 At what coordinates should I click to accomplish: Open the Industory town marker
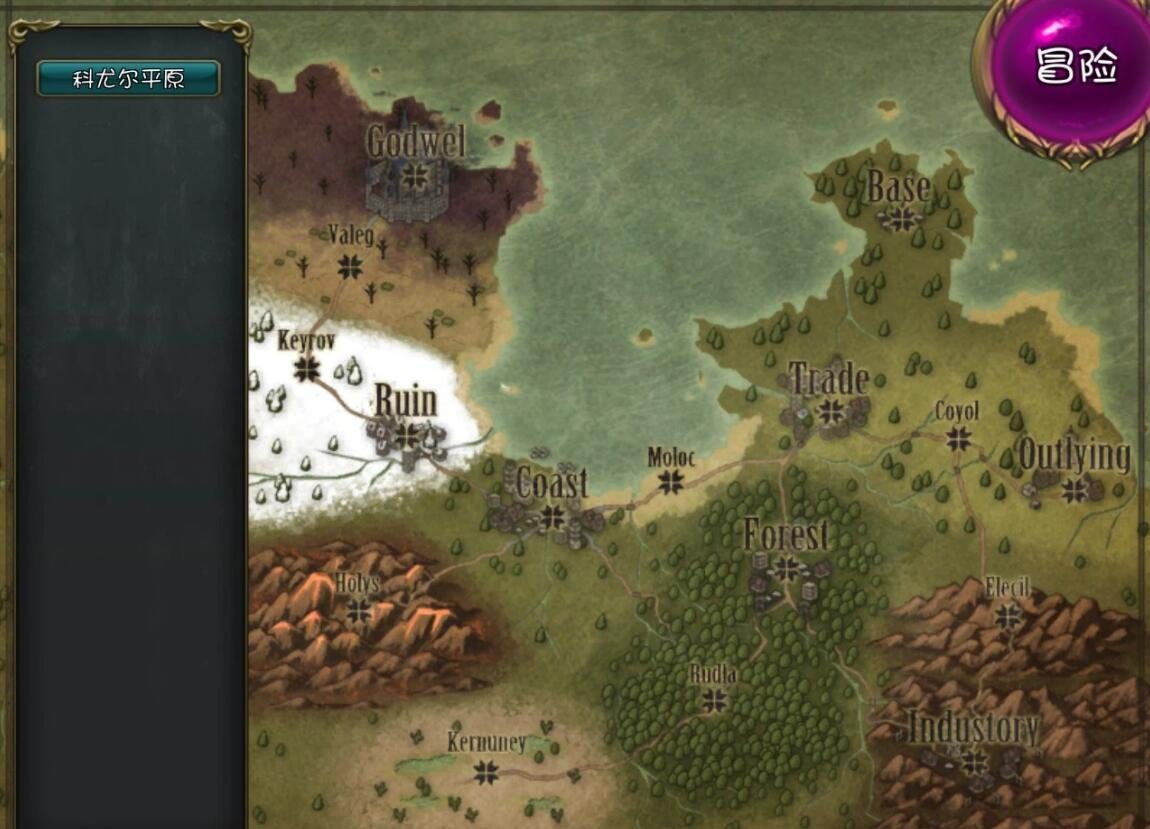974,763
